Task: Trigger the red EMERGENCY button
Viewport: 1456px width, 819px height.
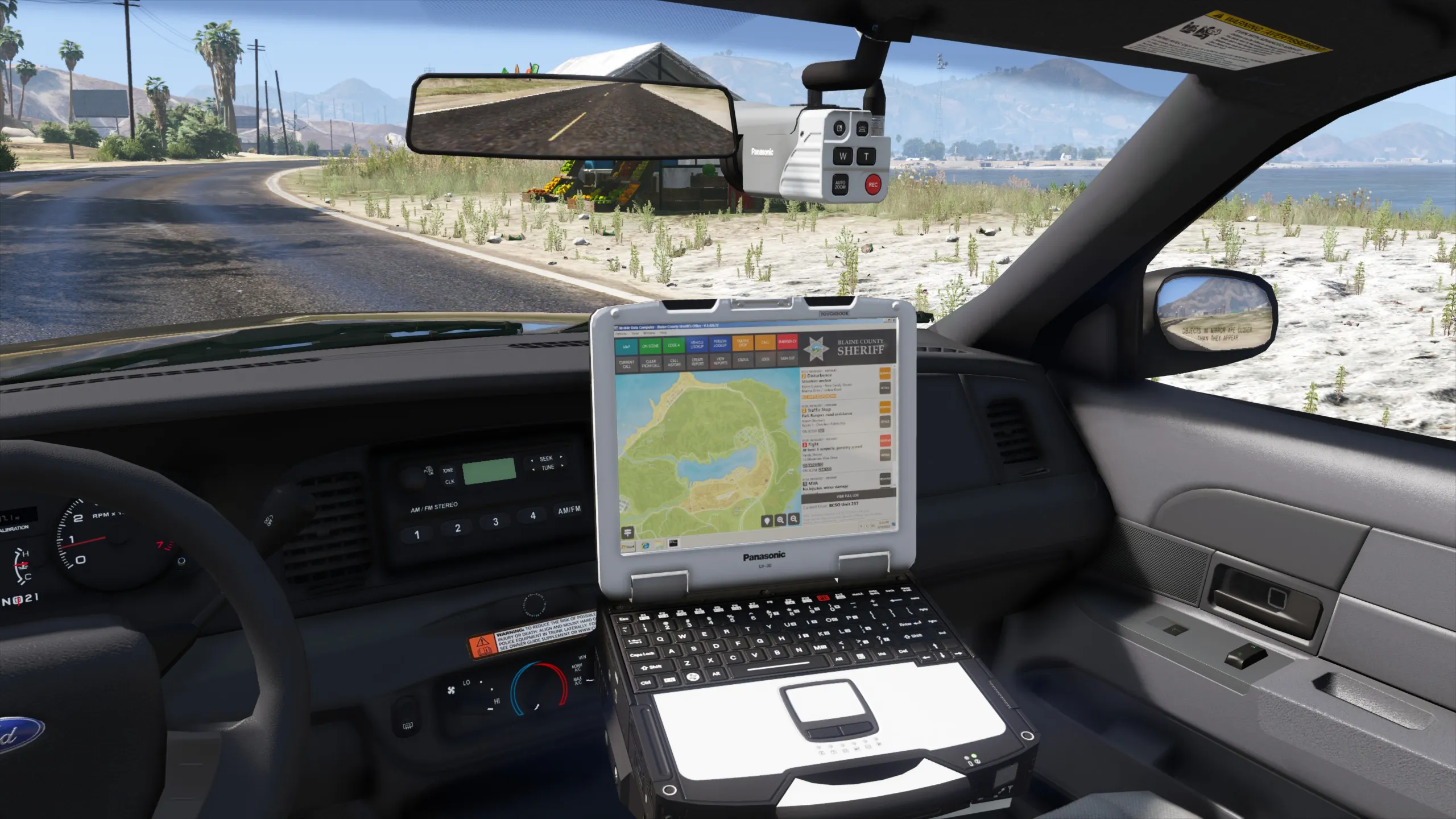Action: tap(787, 342)
